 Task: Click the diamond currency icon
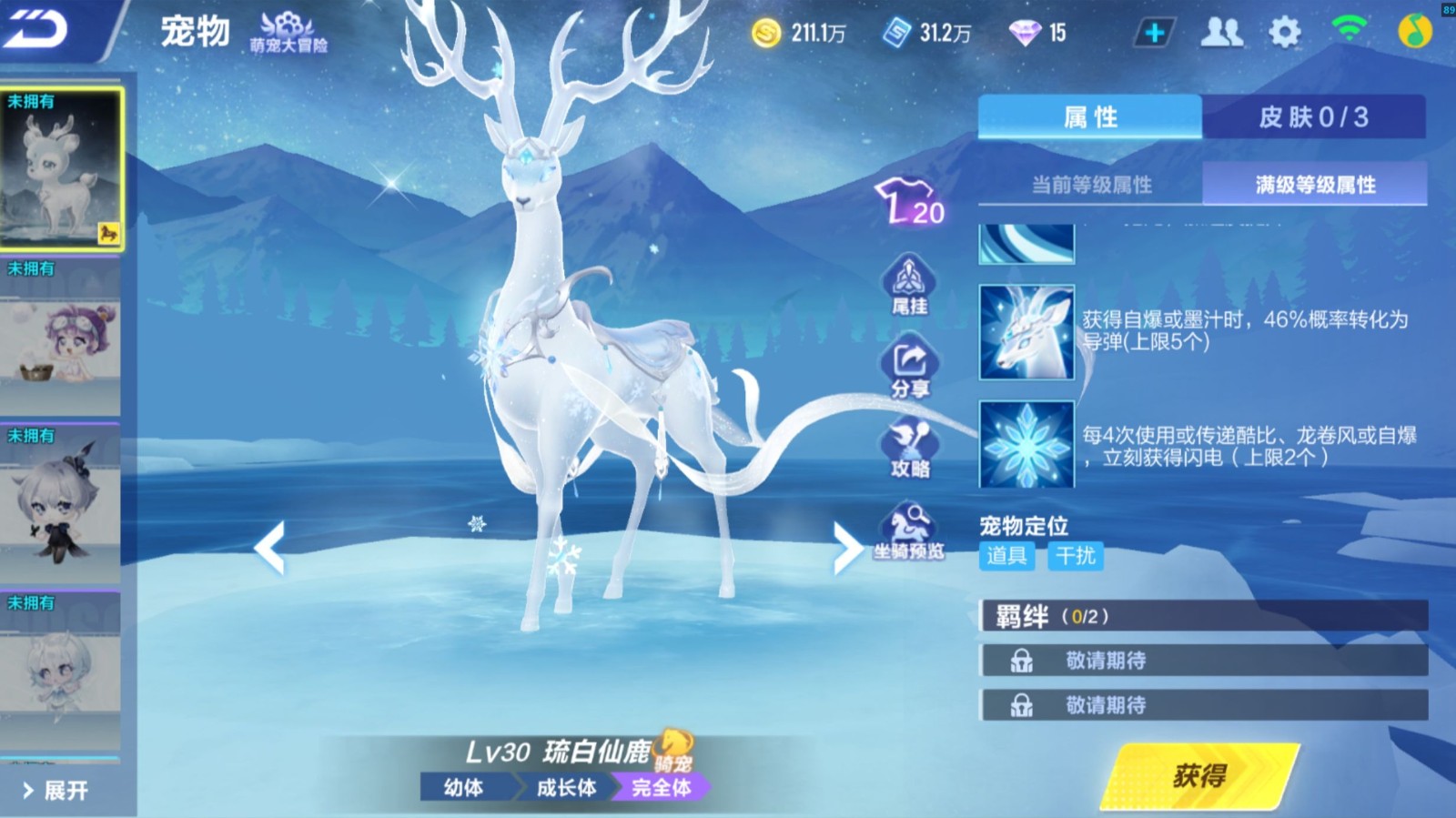pos(1027,32)
